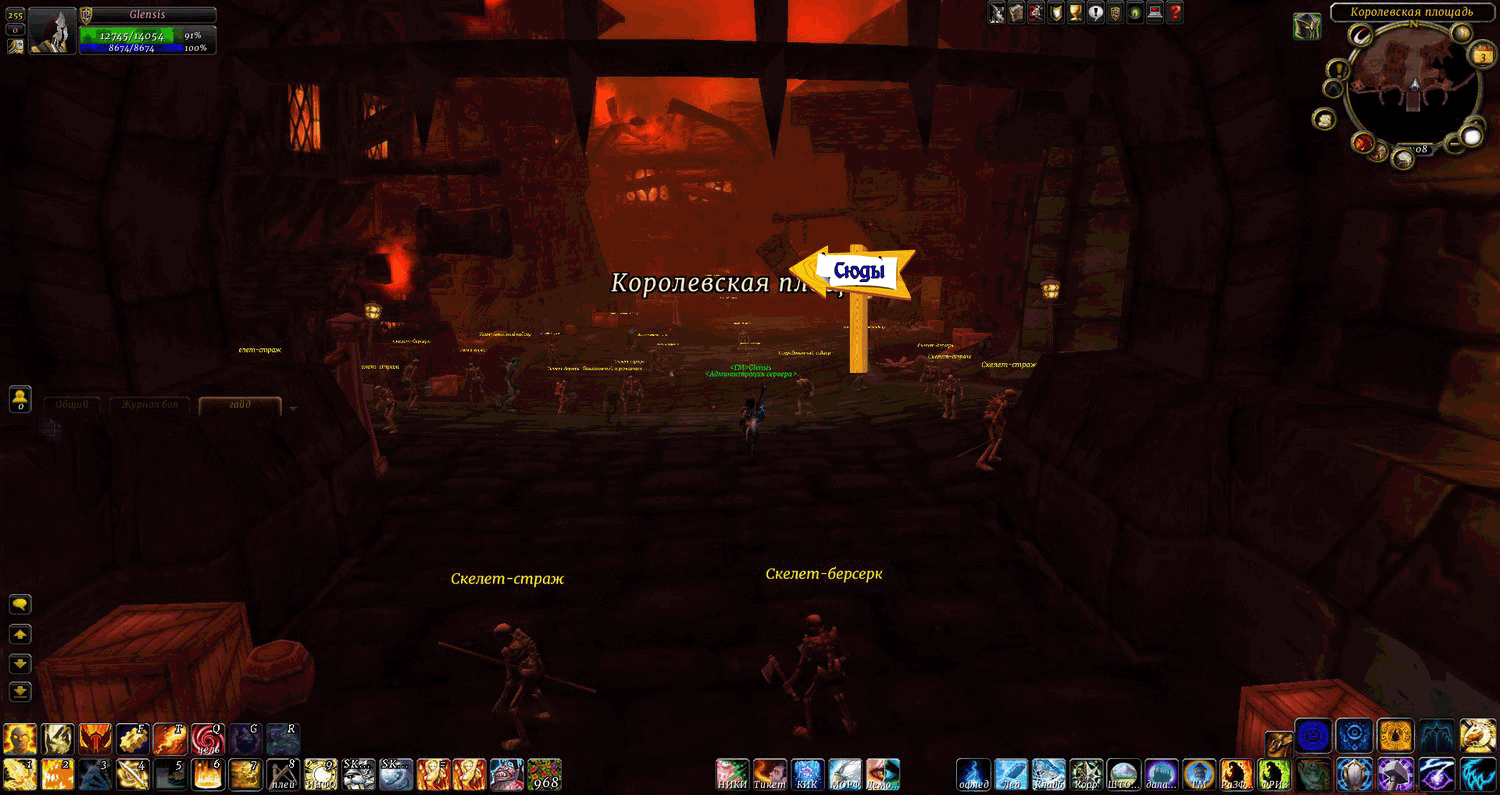Toggle the green LFG eye icon
This screenshot has width=1500, height=795.
(1133, 13)
